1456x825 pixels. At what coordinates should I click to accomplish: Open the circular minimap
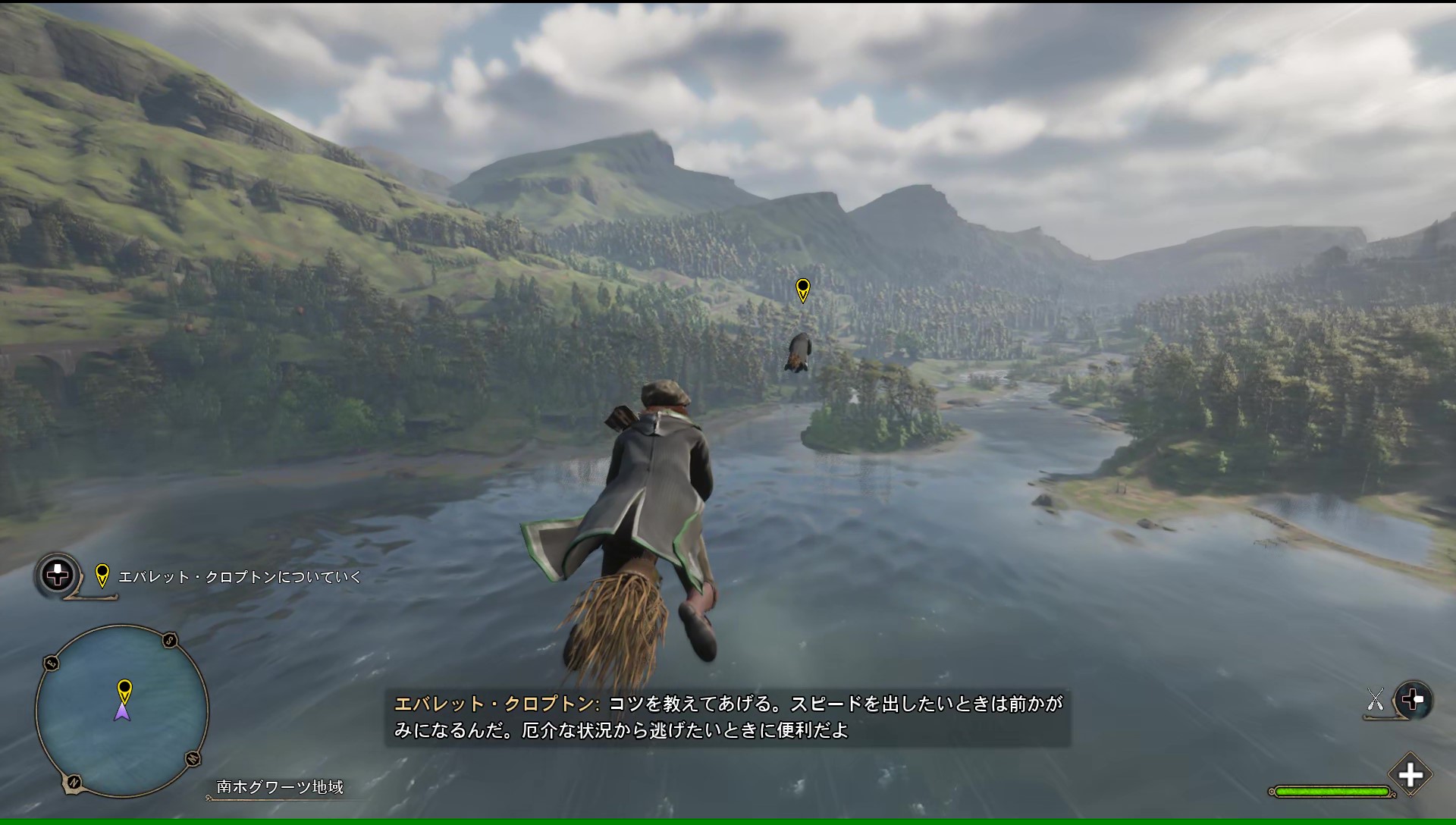tap(122, 711)
